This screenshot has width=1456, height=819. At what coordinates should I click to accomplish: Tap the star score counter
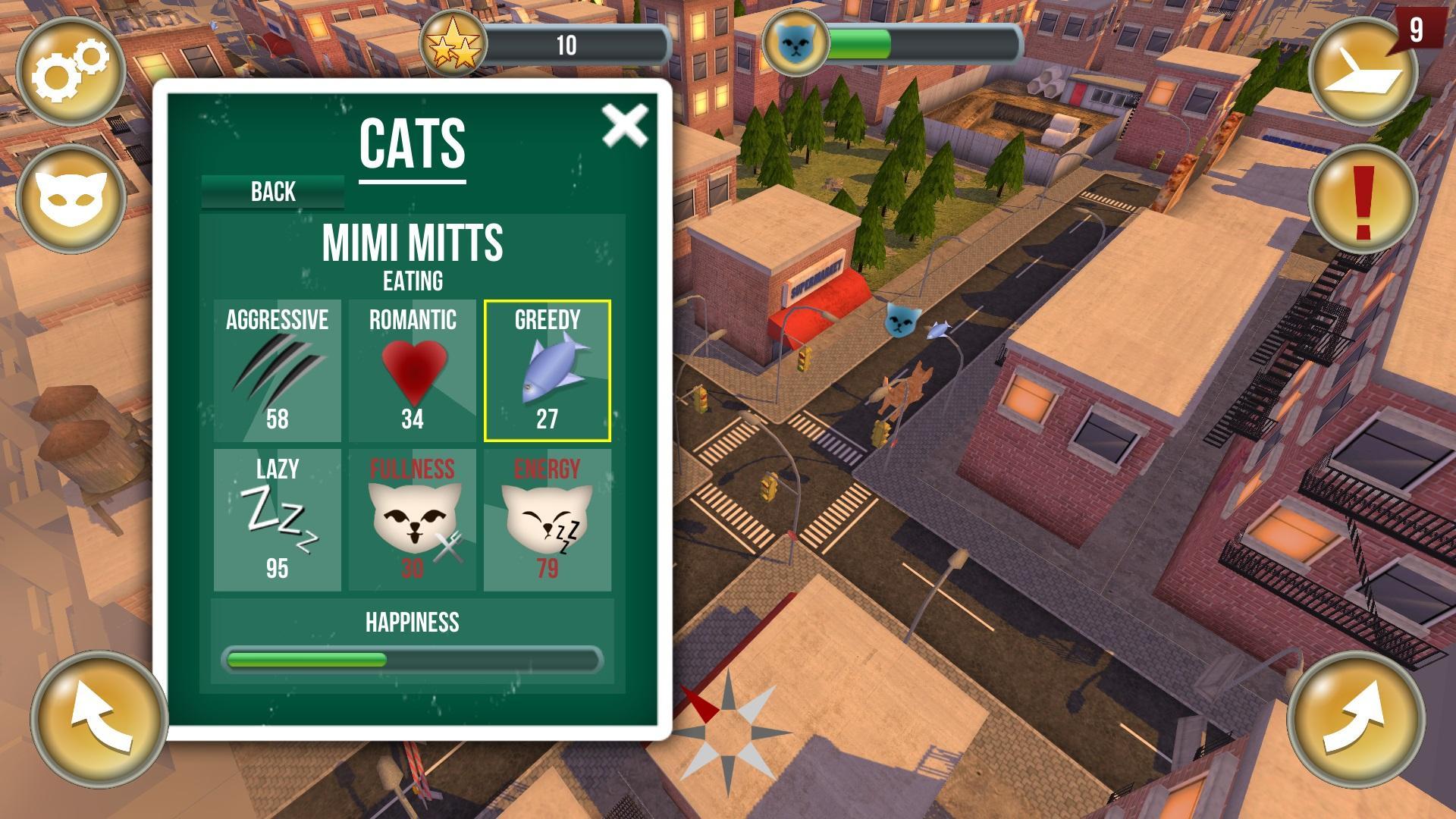coord(453,43)
